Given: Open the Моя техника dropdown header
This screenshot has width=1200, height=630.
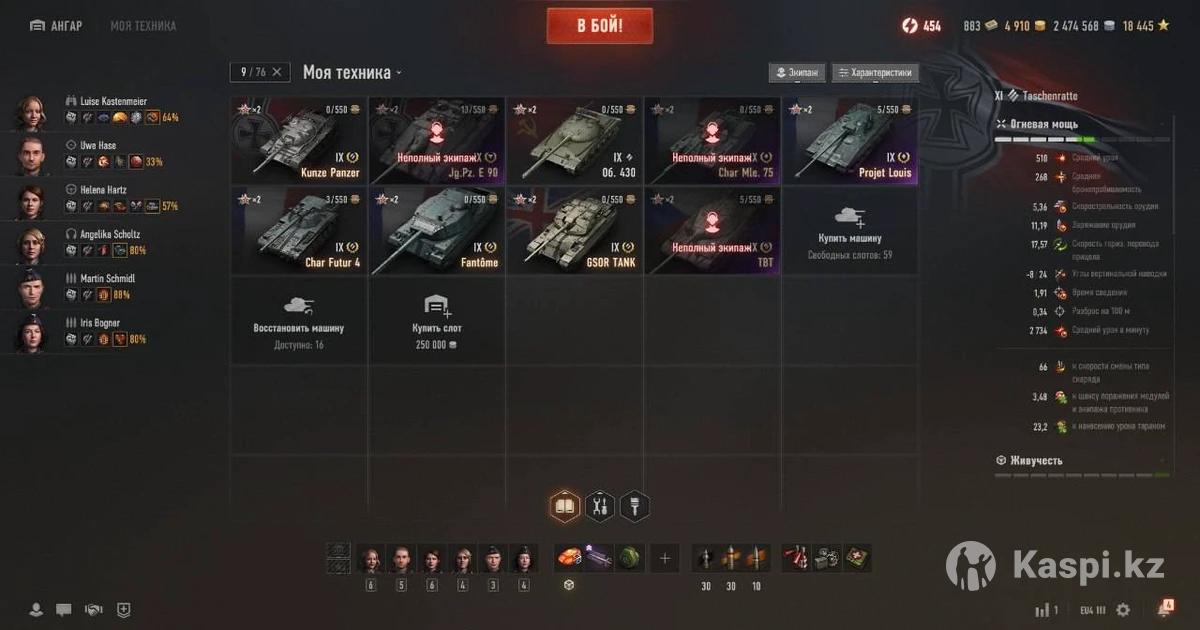Looking at the screenshot, I should [352, 72].
